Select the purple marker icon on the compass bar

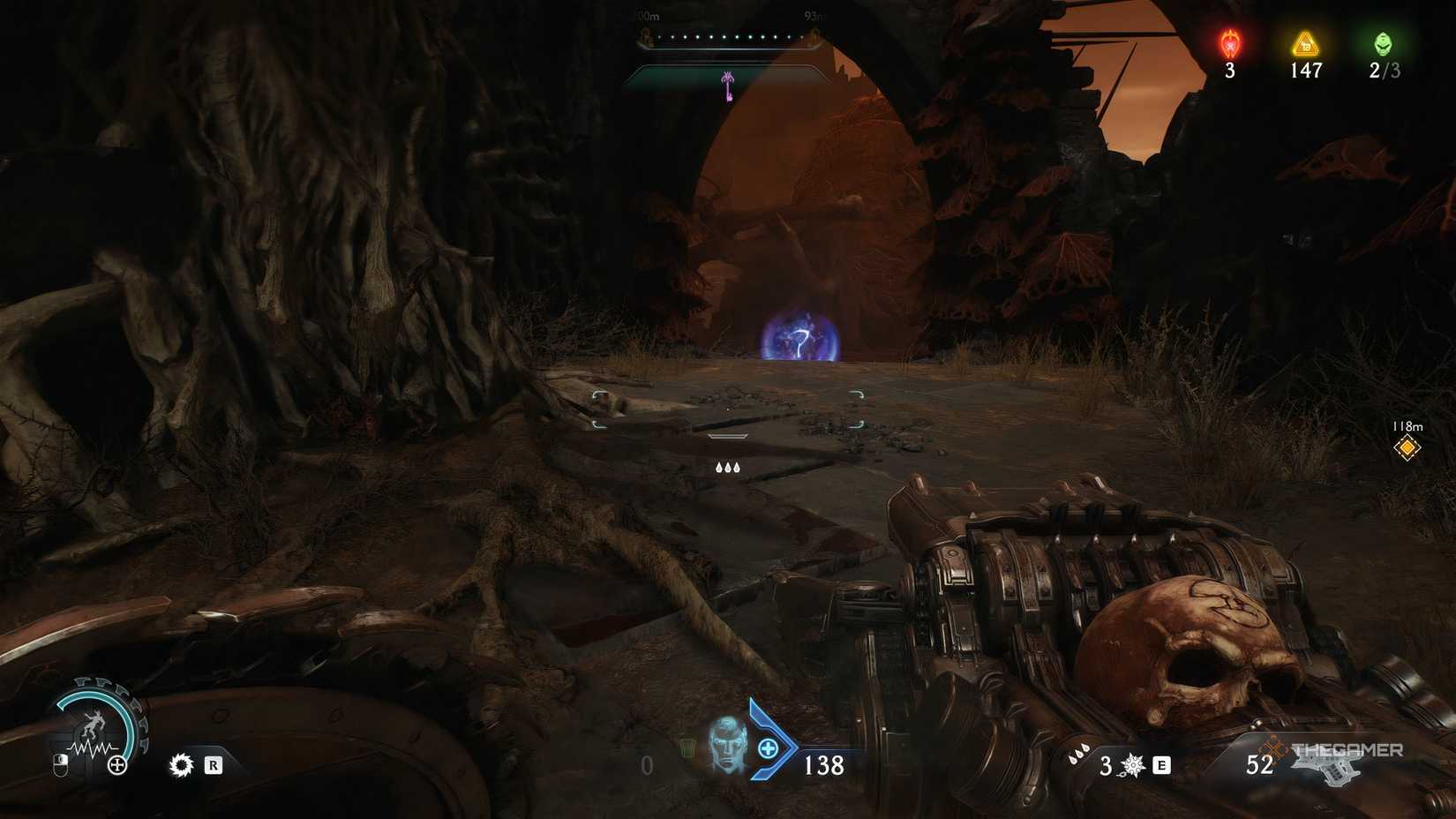[727, 81]
